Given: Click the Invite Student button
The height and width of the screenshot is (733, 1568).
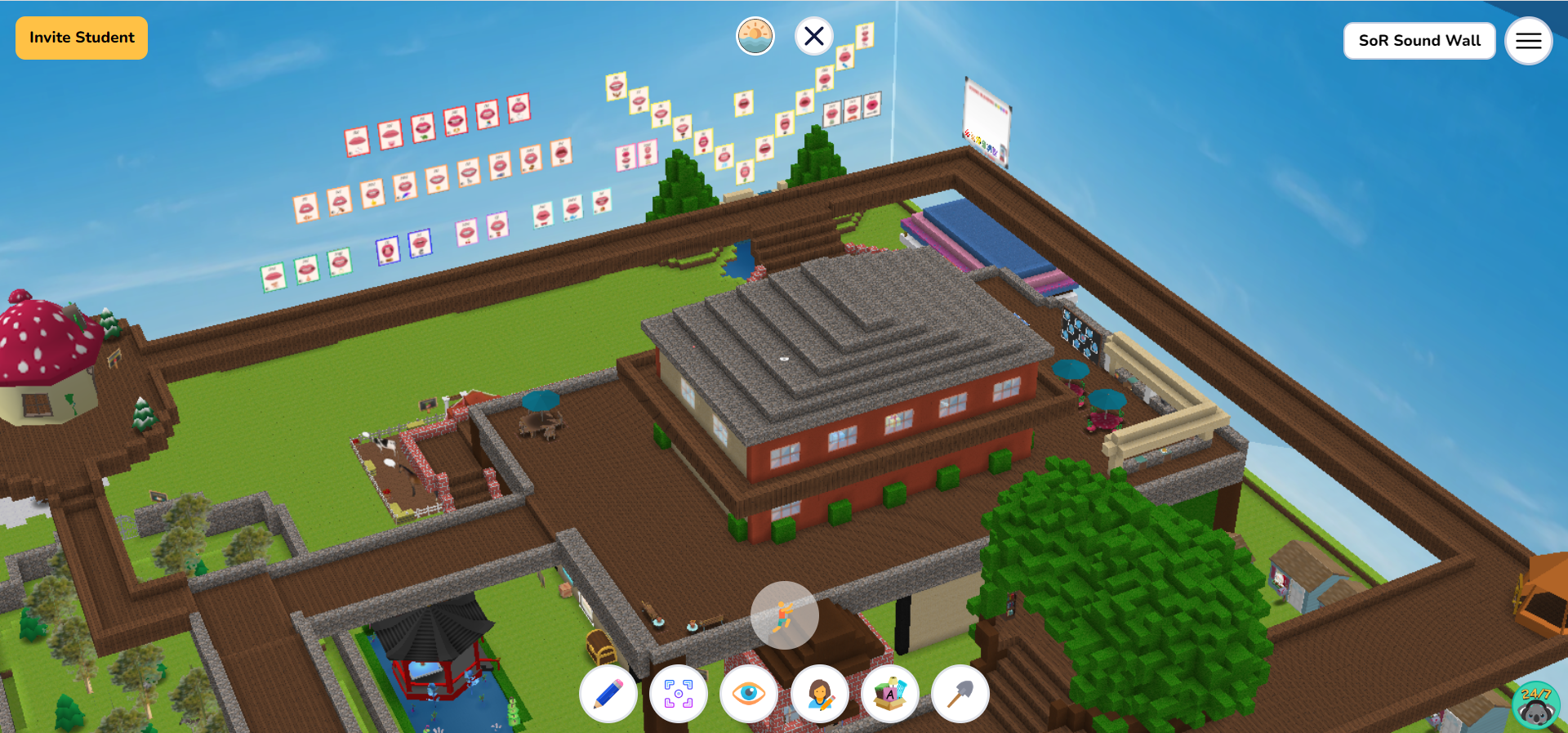Looking at the screenshot, I should pyautogui.click(x=81, y=38).
